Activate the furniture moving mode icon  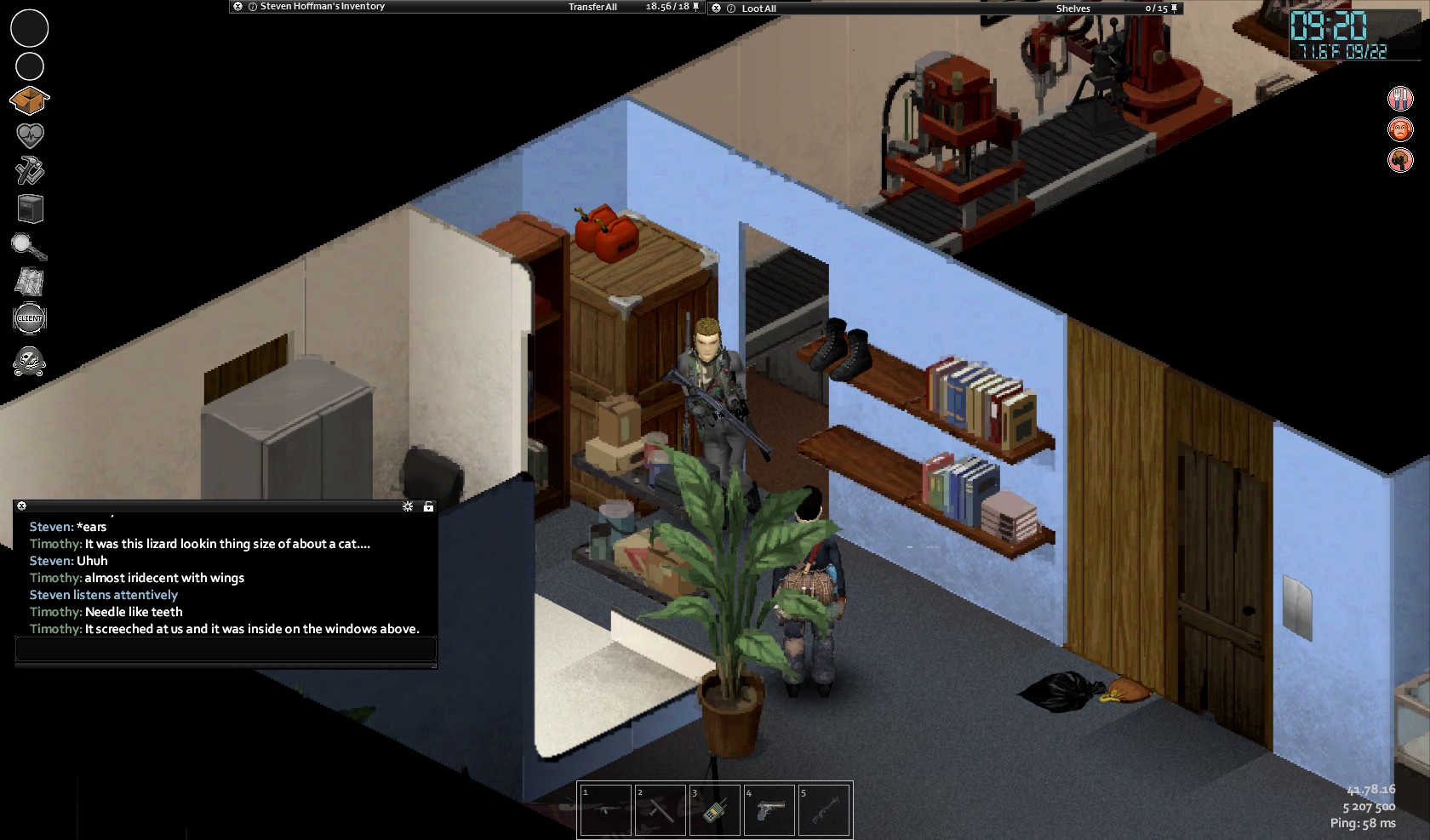30,209
